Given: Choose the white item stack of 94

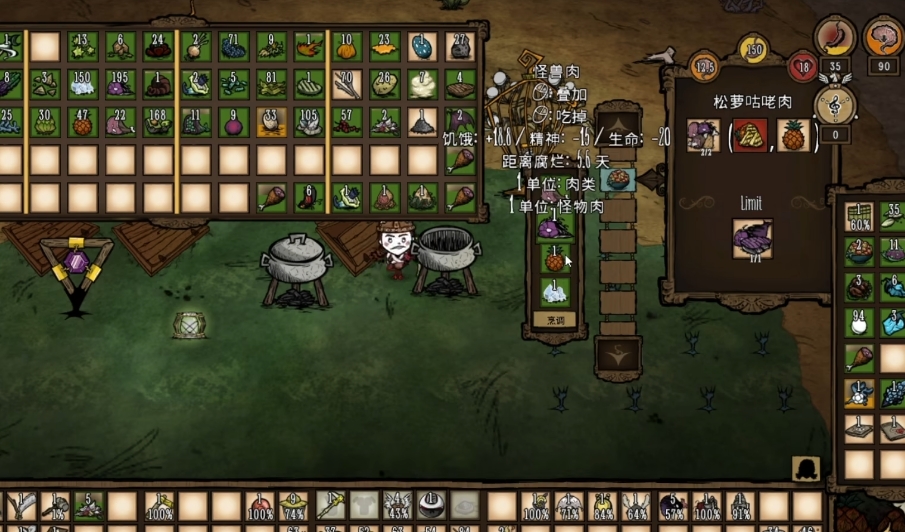Looking at the screenshot, I should click(x=858, y=322).
